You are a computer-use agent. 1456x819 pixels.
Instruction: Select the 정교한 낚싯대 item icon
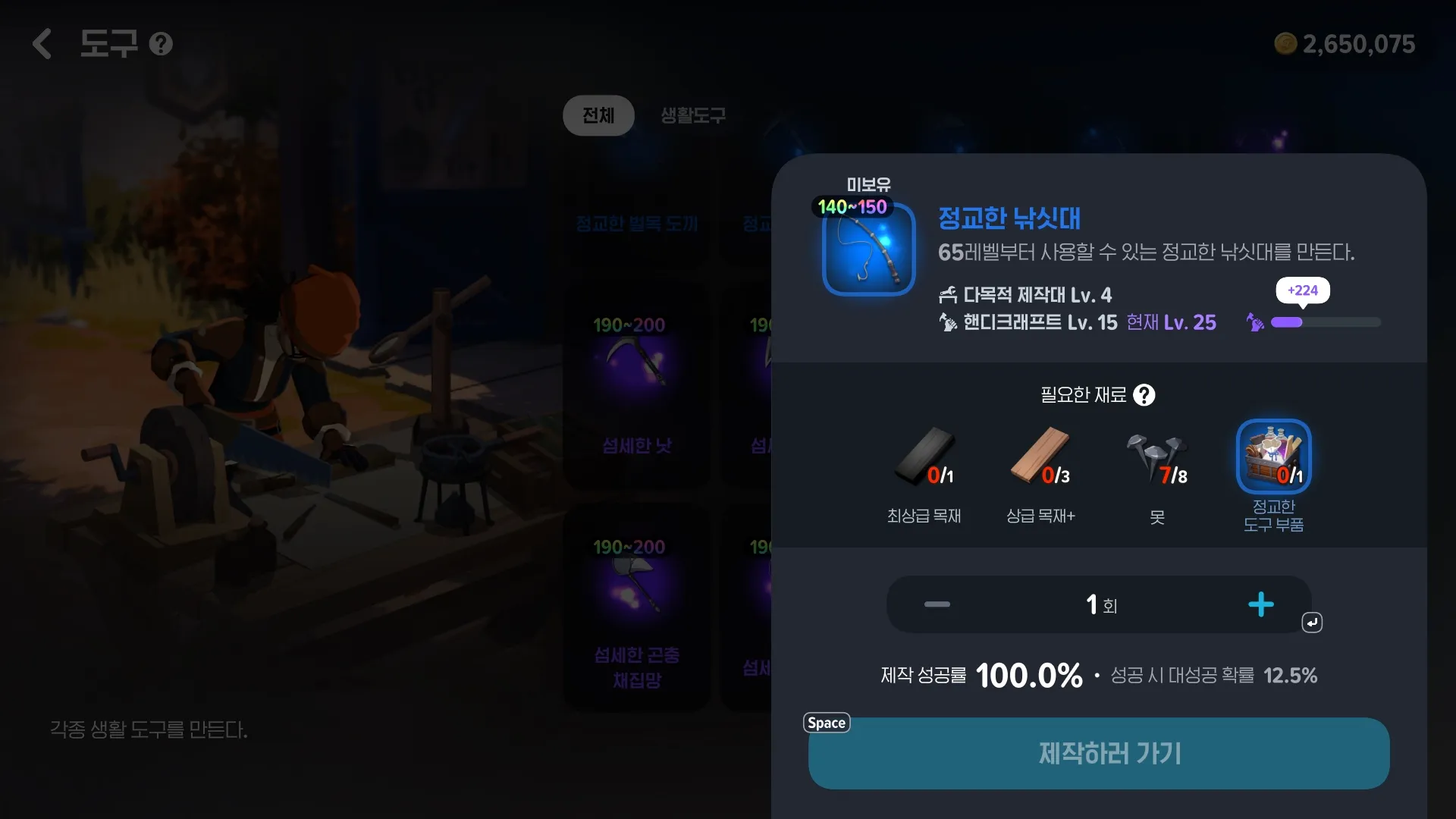868,251
